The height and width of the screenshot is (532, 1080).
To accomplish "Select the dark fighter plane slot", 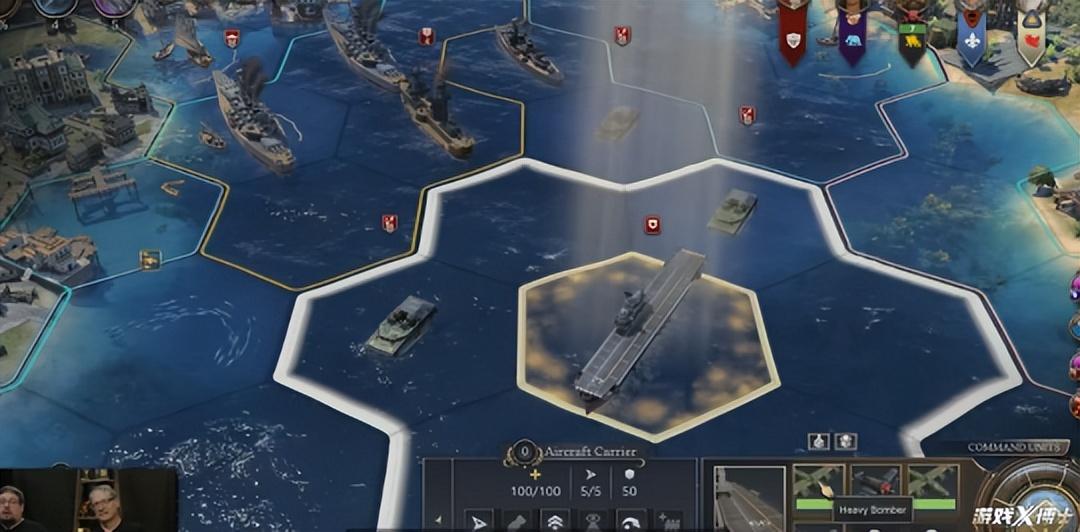I will 875,484.
